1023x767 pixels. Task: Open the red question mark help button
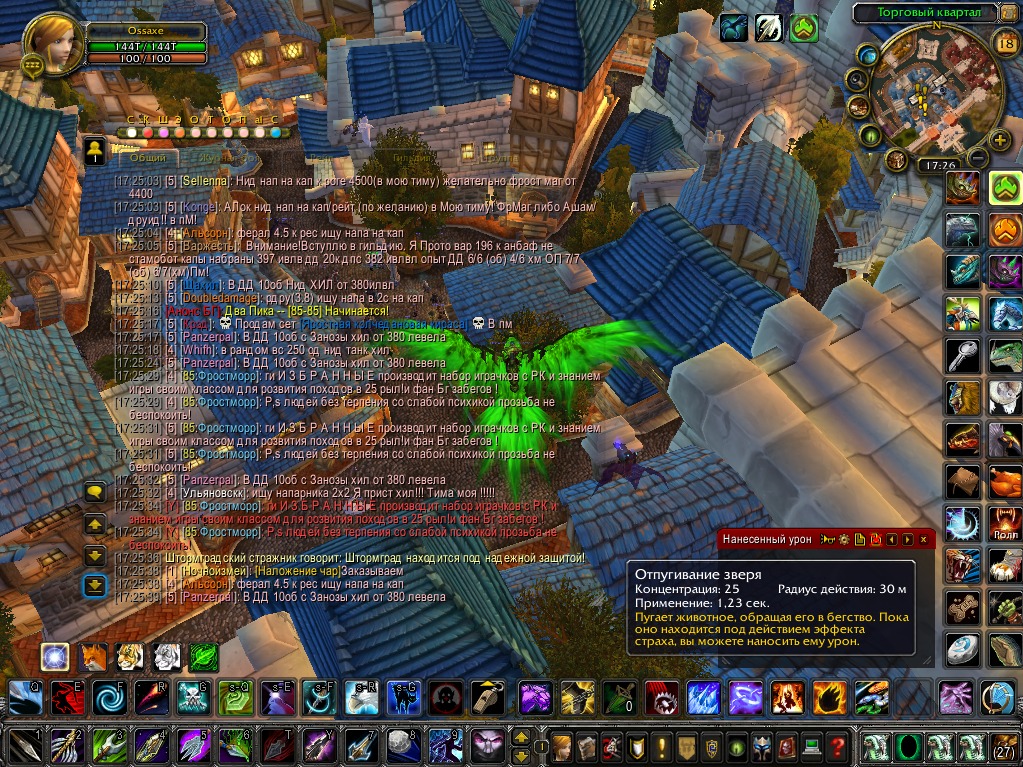(837, 746)
